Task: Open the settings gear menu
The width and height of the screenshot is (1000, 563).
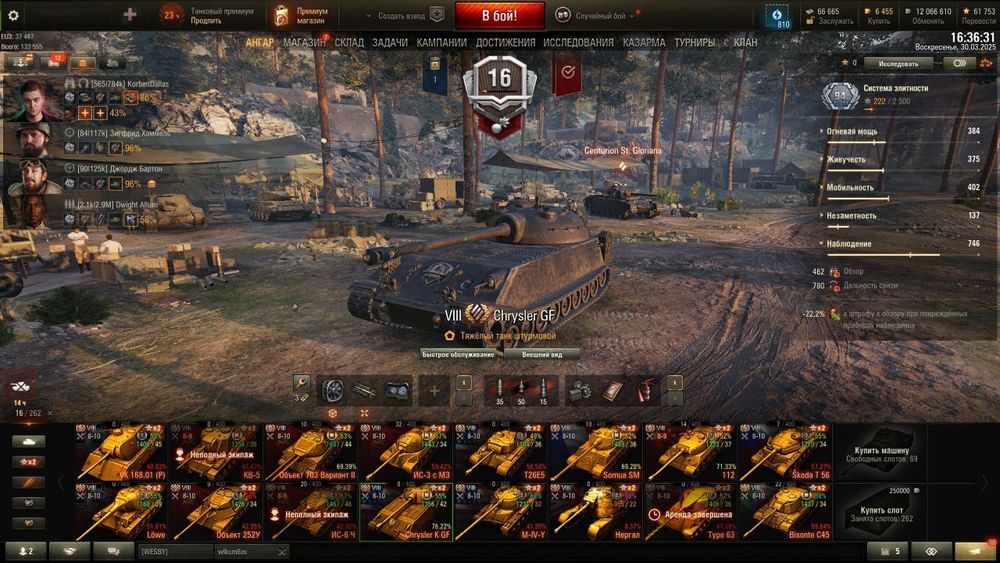Action: click(x=13, y=15)
